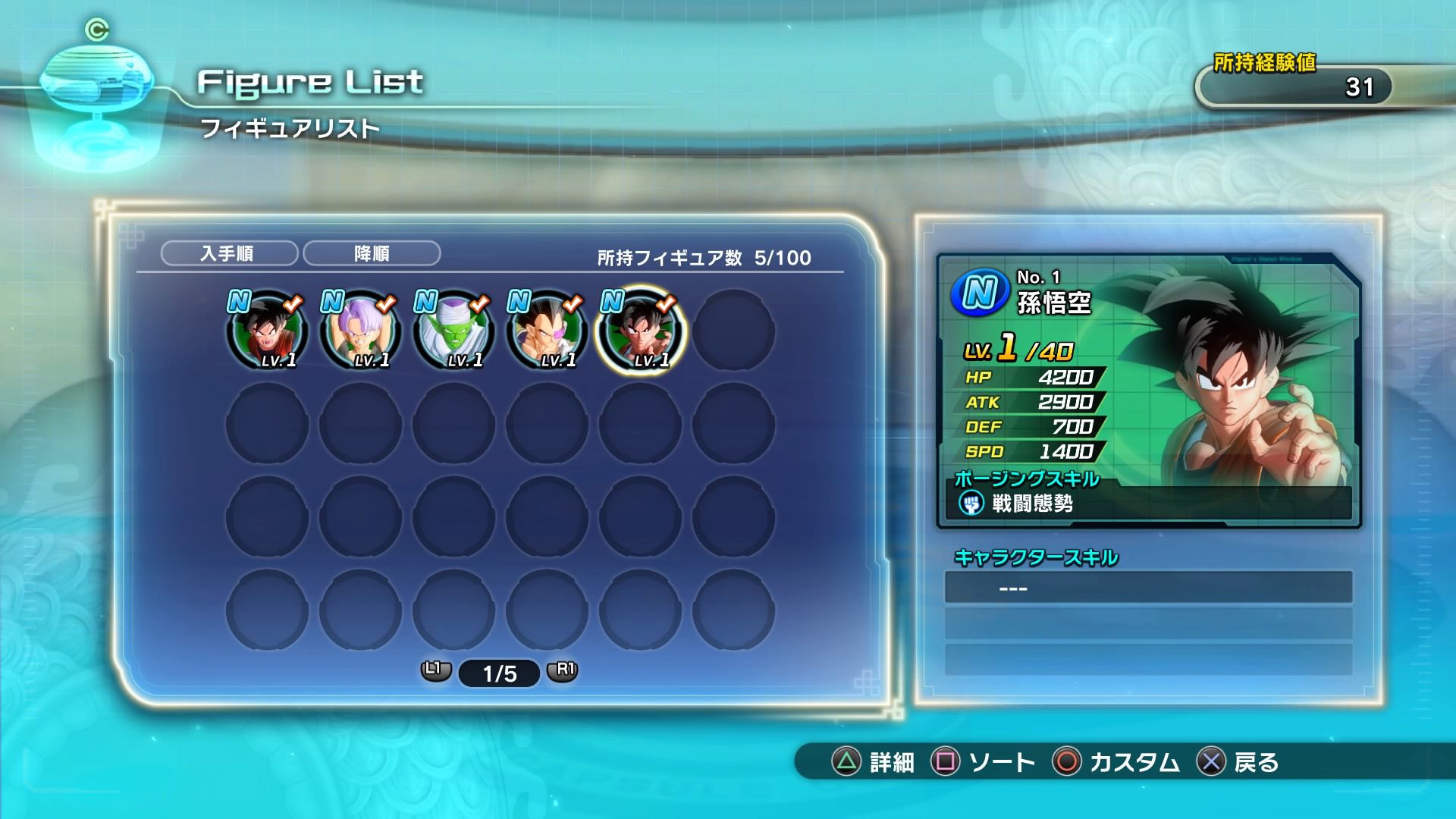Go back with the 戻る option
This screenshot has height=819, width=1456.
[x=1238, y=761]
